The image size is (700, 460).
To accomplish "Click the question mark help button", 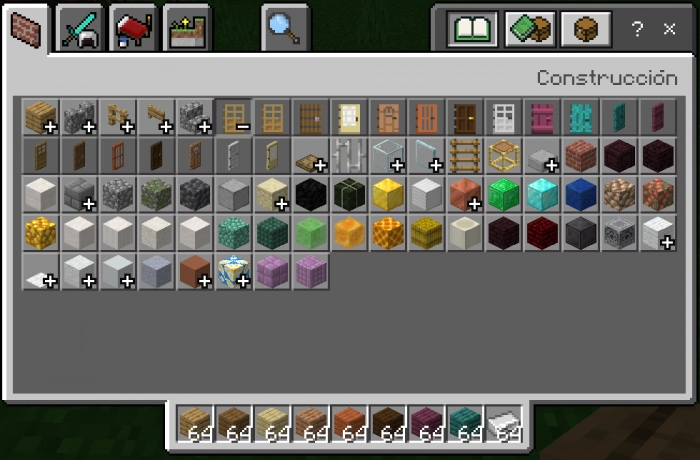I will pos(637,30).
